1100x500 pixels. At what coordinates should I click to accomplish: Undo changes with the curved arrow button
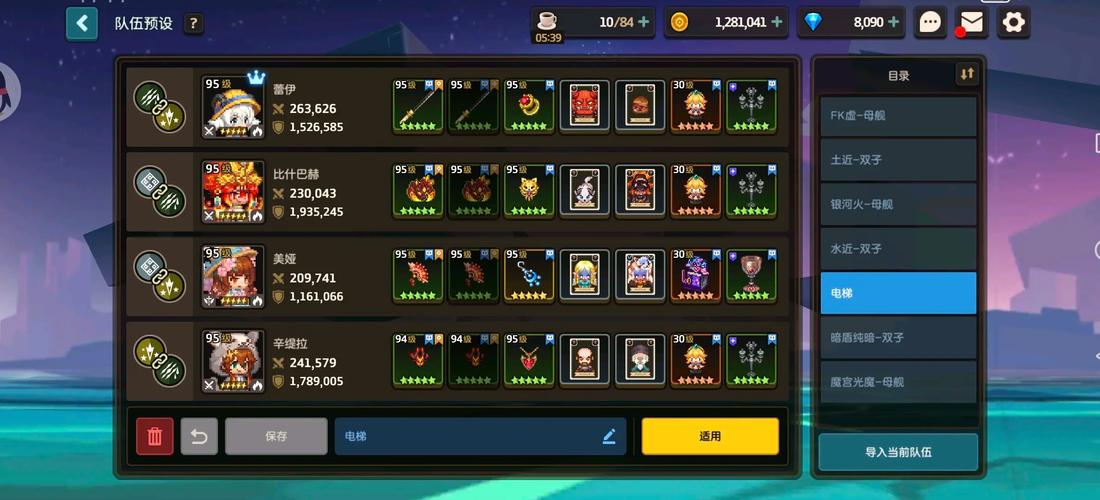199,436
